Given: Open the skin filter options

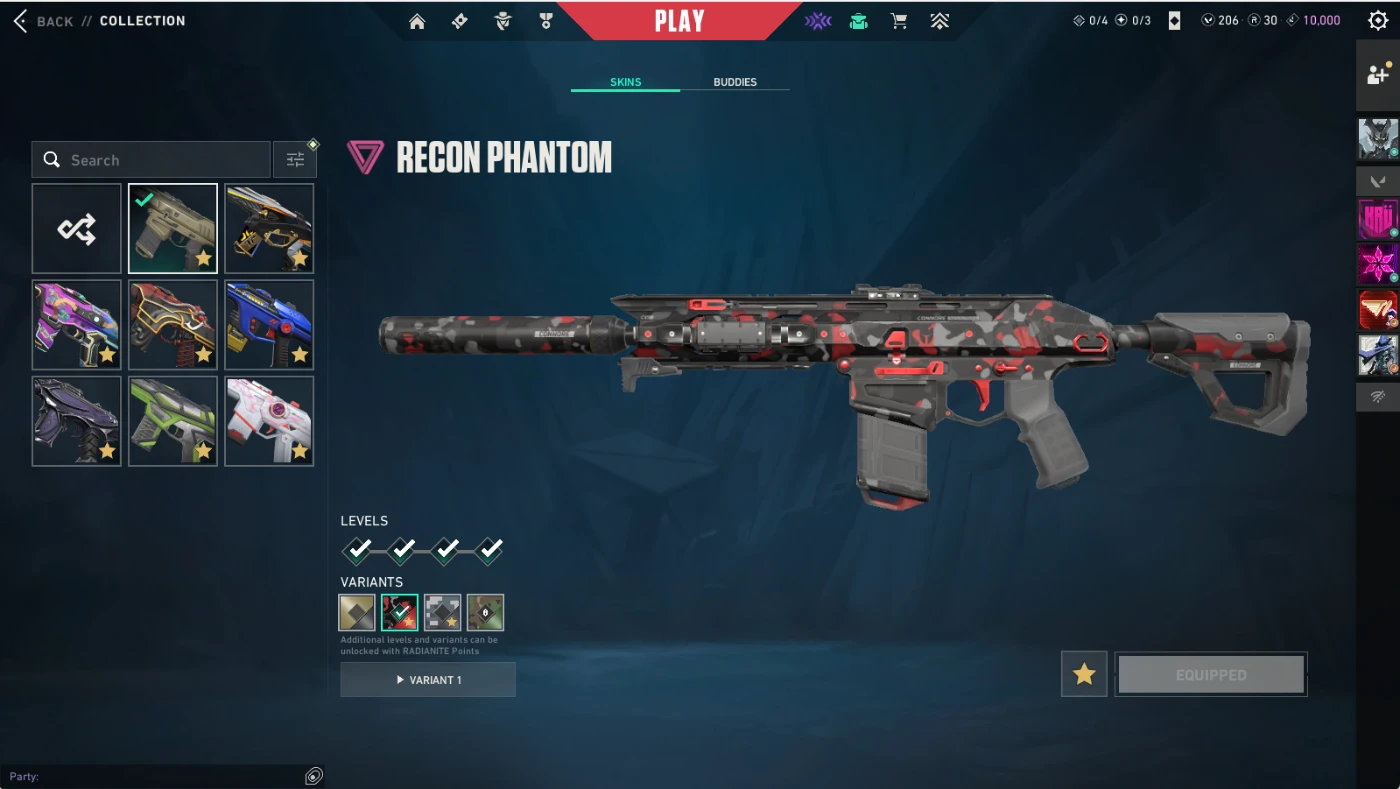Looking at the screenshot, I should (x=295, y=160).
